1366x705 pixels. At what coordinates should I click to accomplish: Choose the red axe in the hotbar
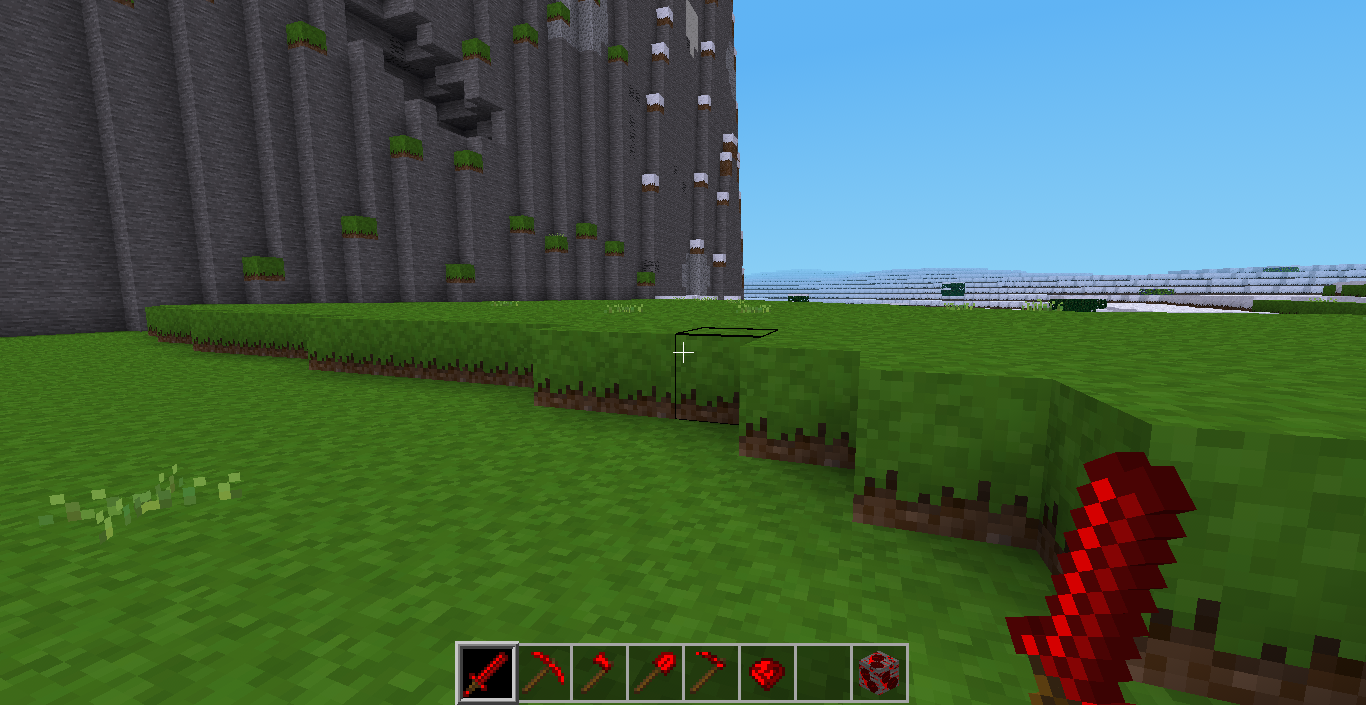click(x=600, y=671)
